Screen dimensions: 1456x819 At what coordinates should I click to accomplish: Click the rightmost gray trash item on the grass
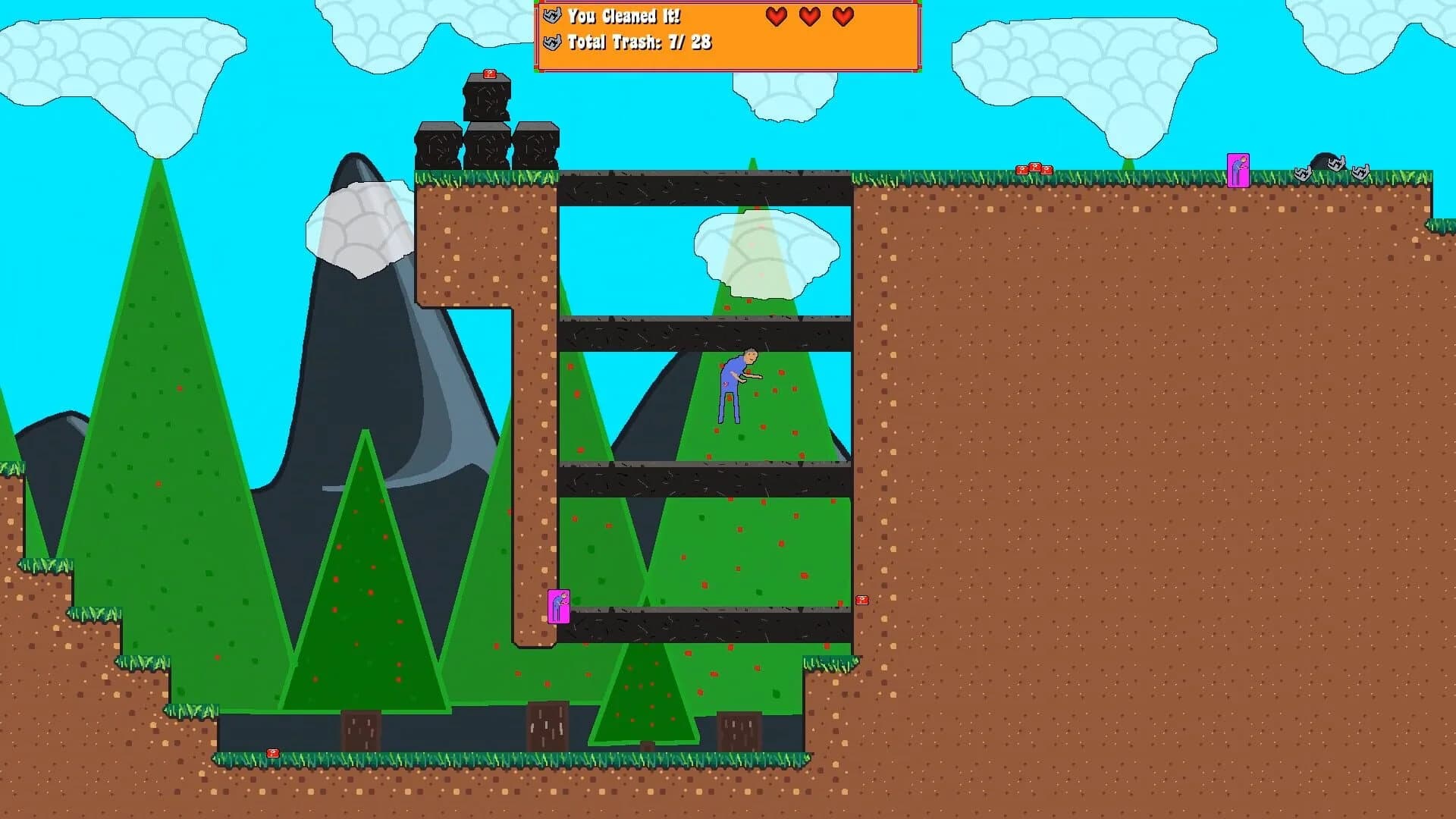pyautogui.click(x=1361, y=172)
